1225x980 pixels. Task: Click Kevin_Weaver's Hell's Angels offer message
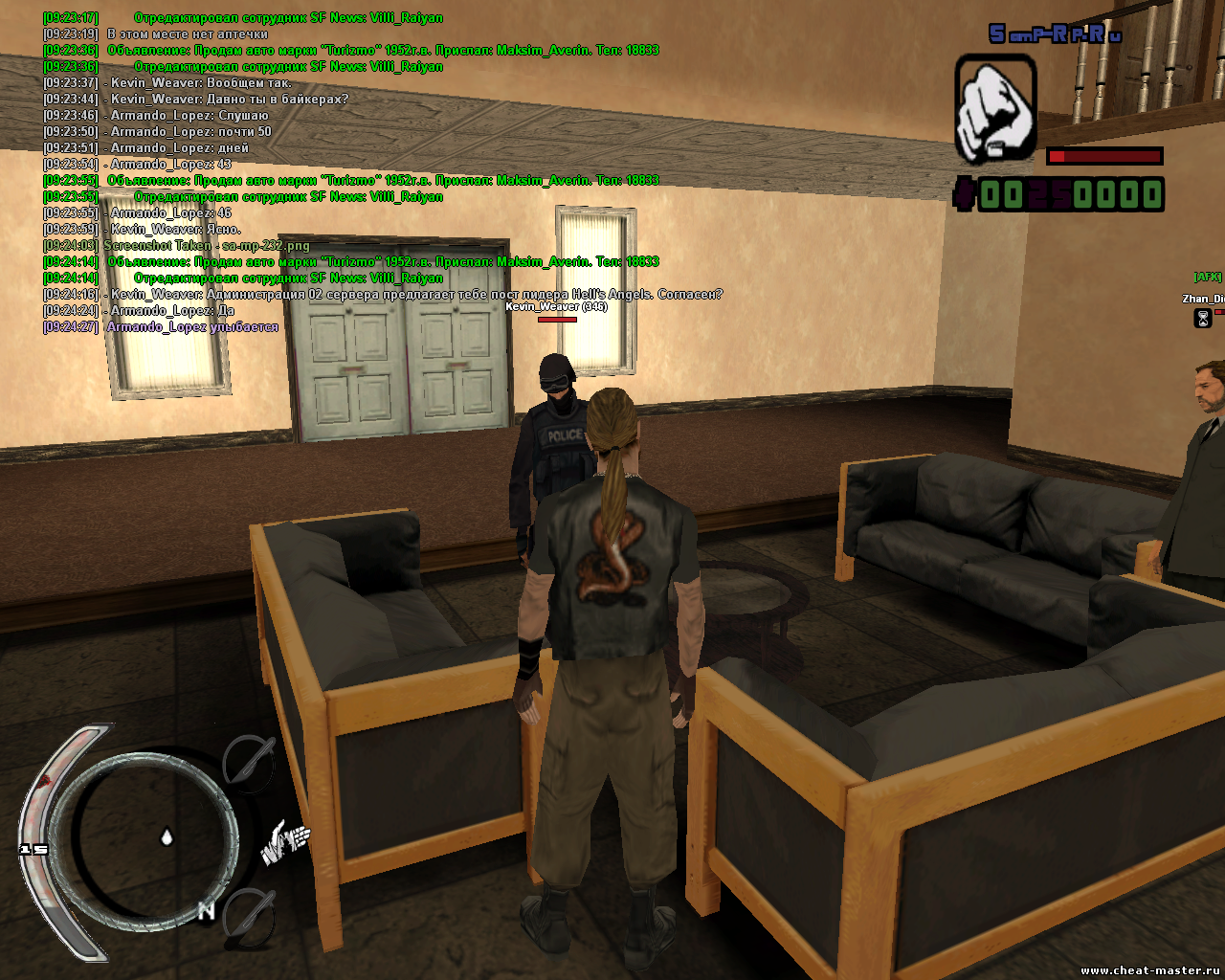pos(416,295)
